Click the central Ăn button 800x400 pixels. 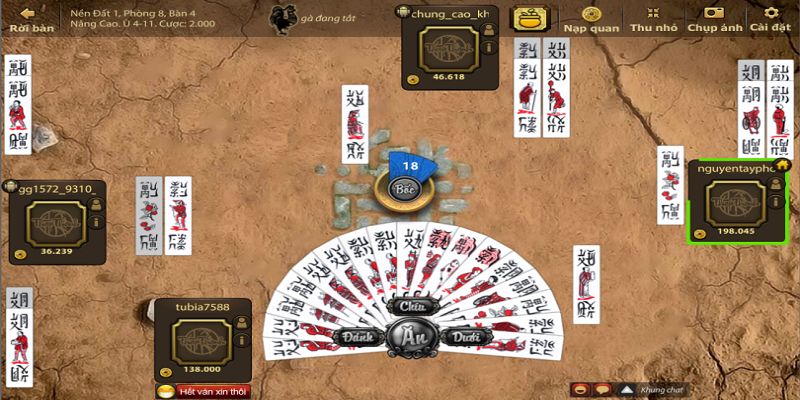coord(406,337)
